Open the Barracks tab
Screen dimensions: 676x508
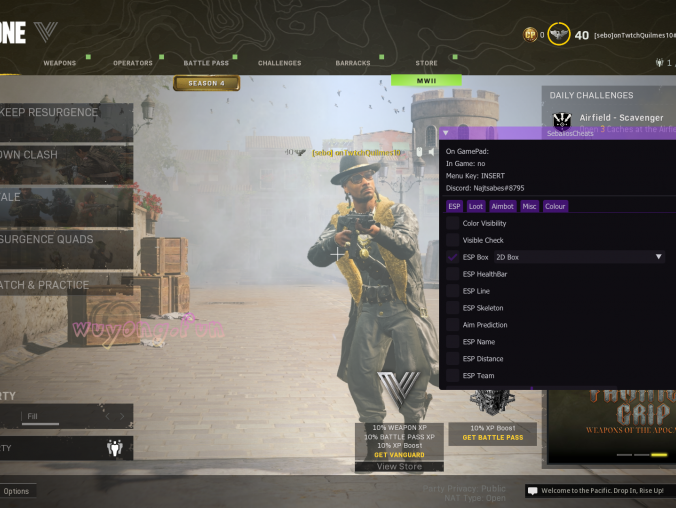tap(353, 63)
